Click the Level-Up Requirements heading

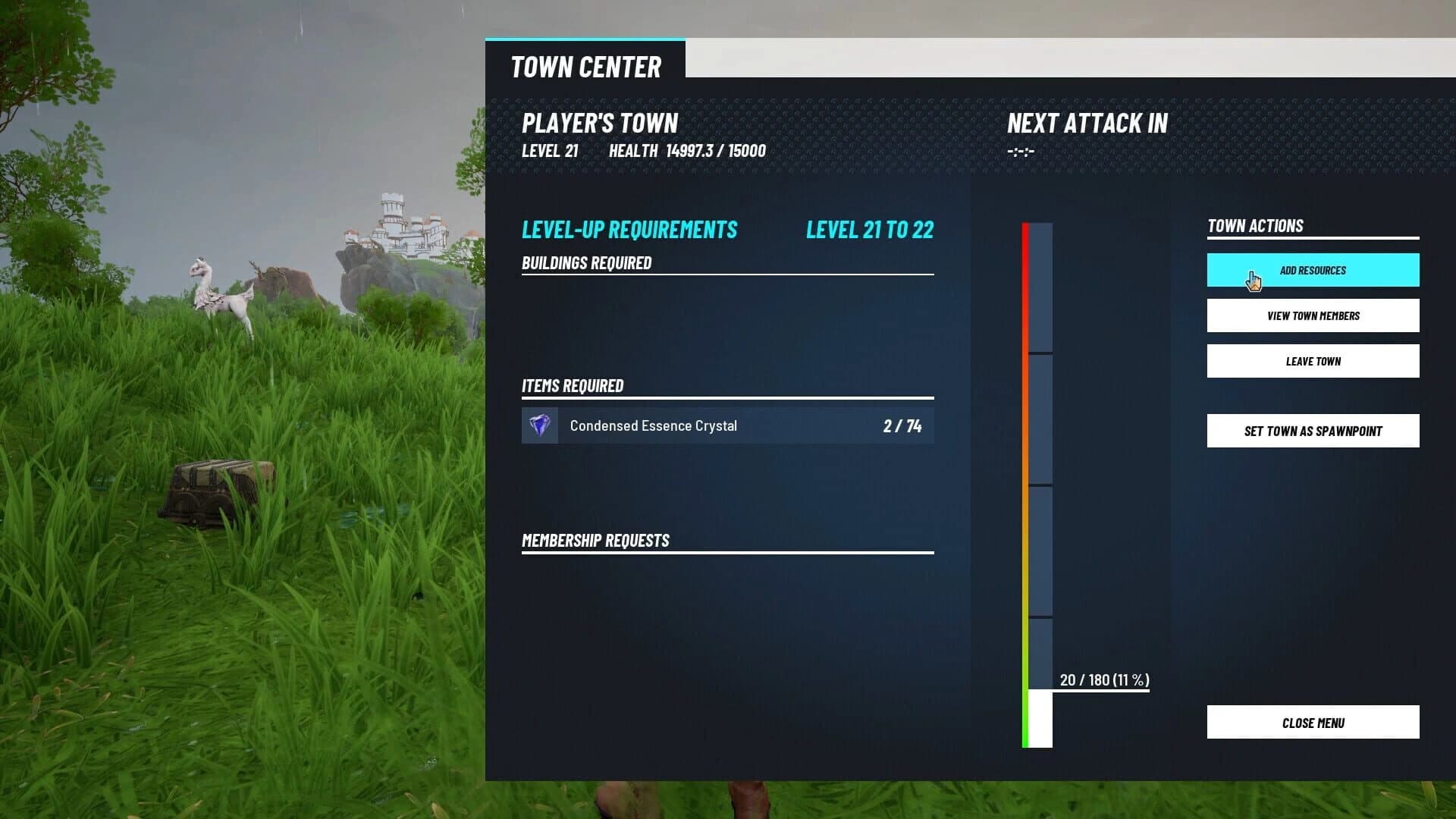tap(629, 229)
